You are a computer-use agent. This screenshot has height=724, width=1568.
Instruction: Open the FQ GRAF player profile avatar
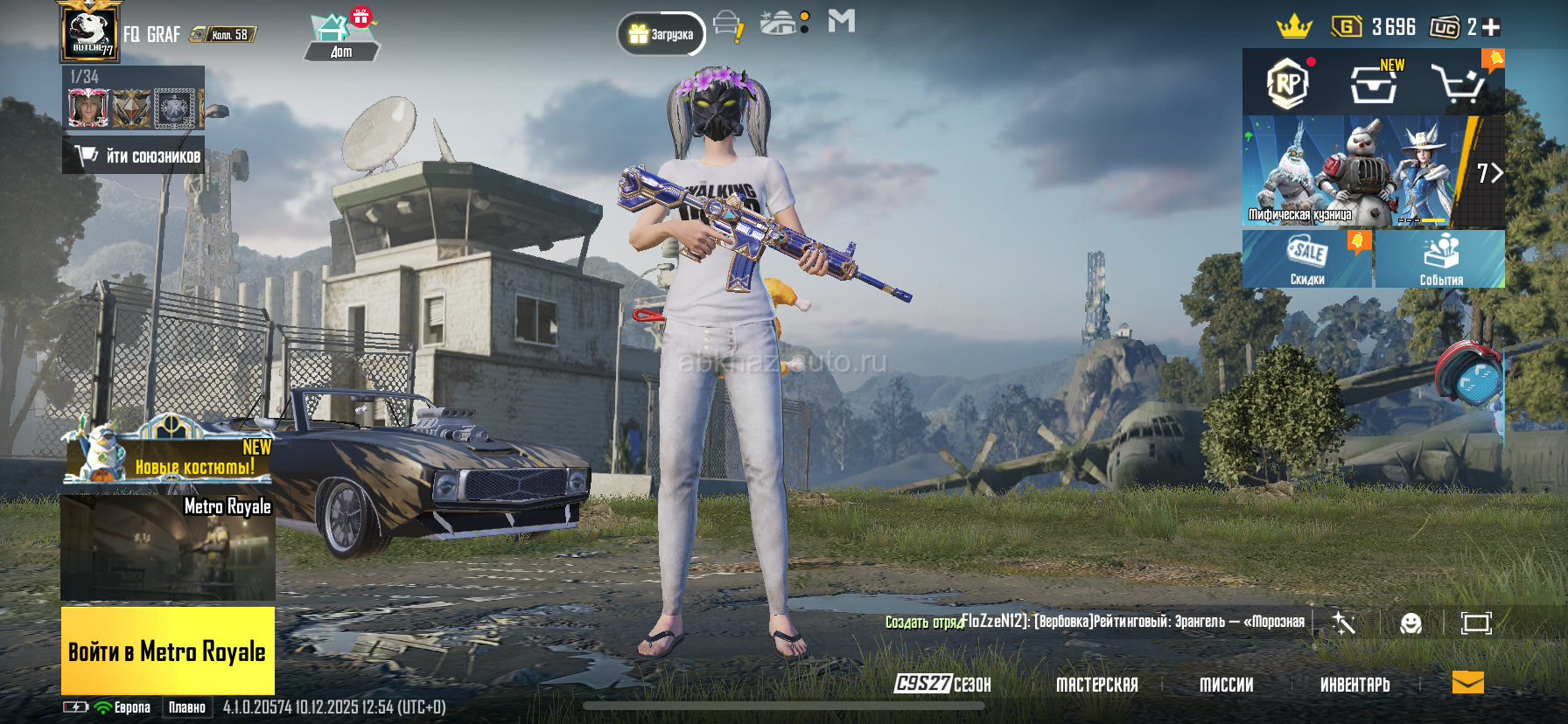pos(89,33)
